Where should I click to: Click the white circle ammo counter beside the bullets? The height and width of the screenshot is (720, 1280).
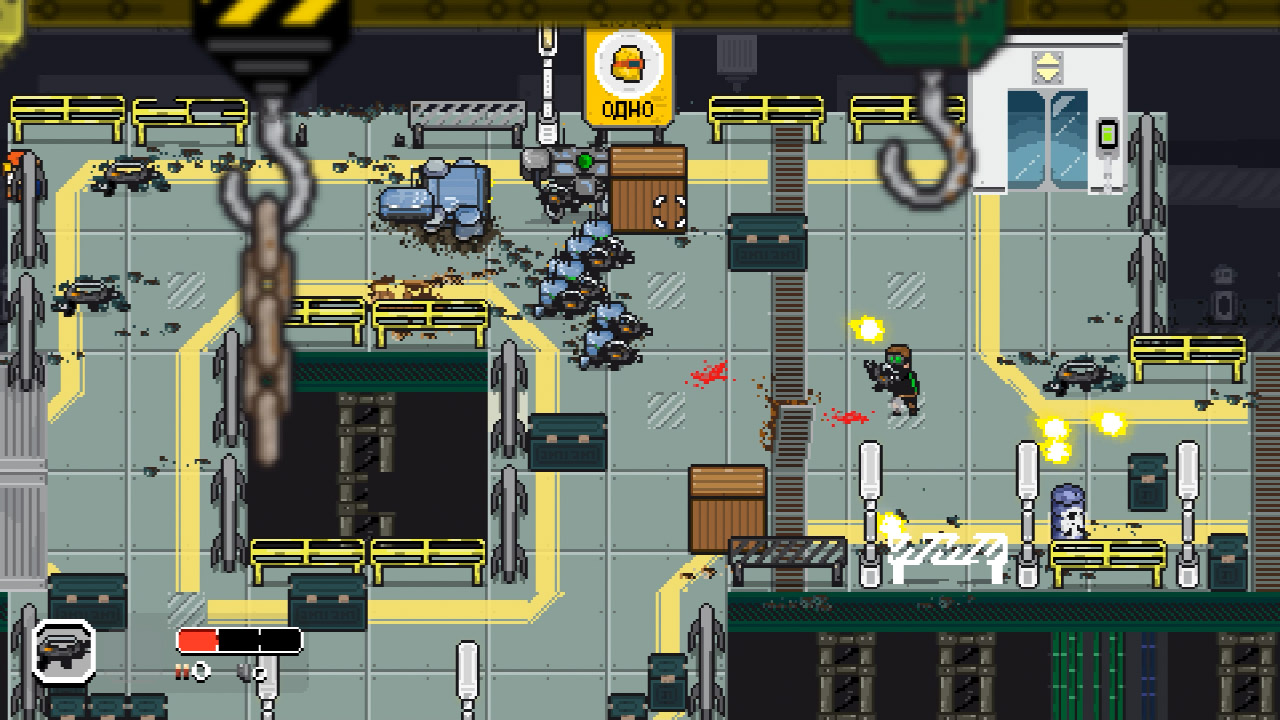[x=201, y=671]
